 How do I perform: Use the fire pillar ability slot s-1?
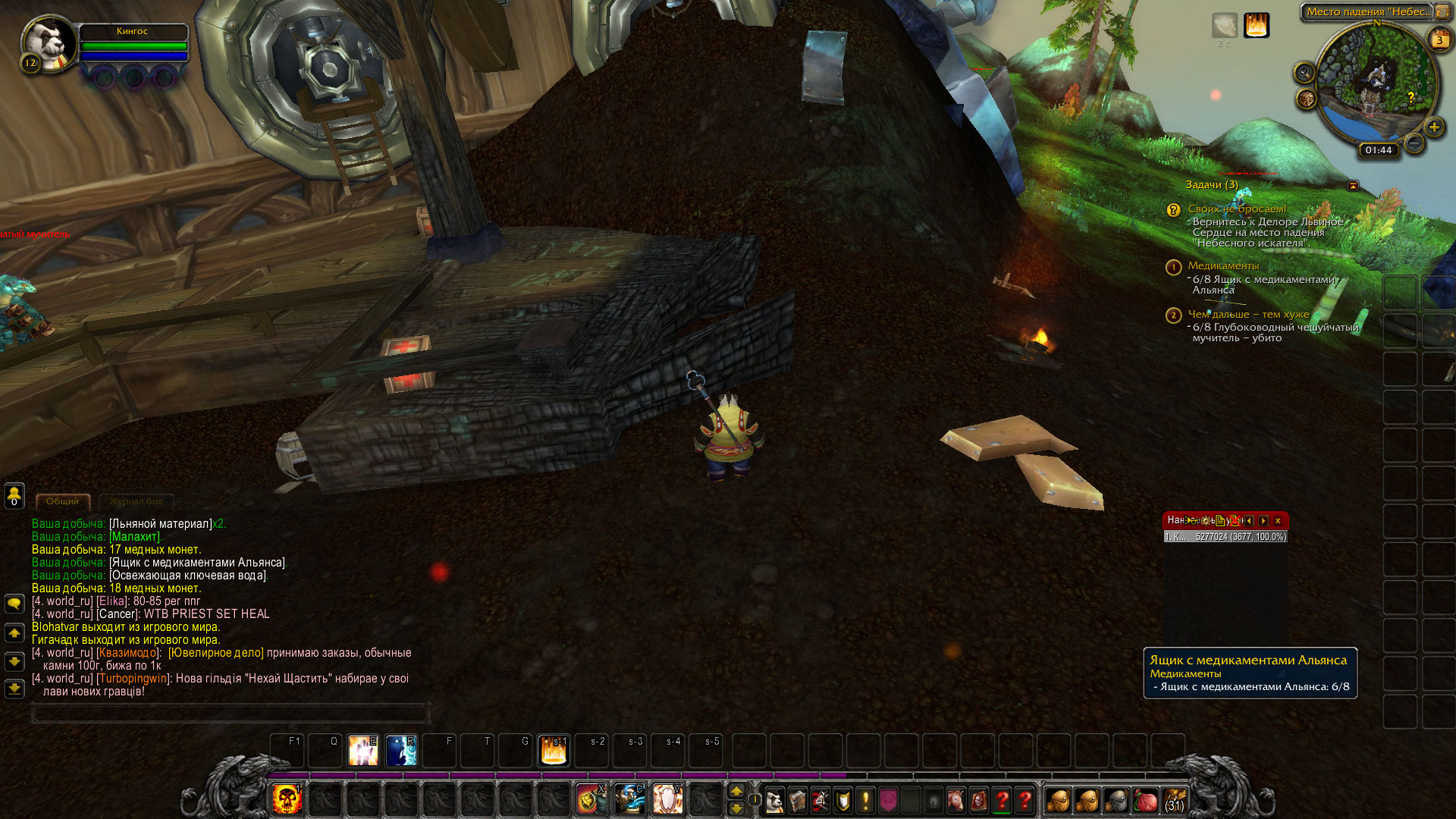click(x=554, y=750)
